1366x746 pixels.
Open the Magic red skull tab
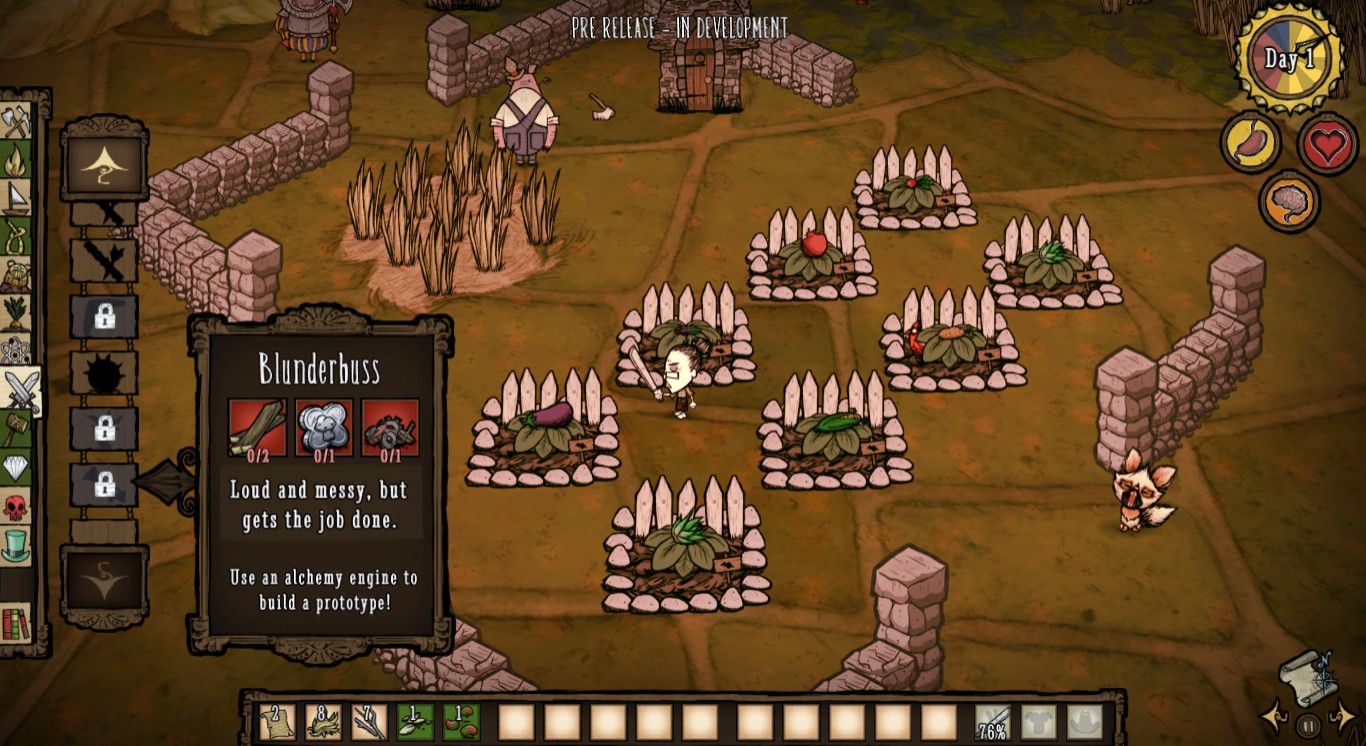point(17,507)
